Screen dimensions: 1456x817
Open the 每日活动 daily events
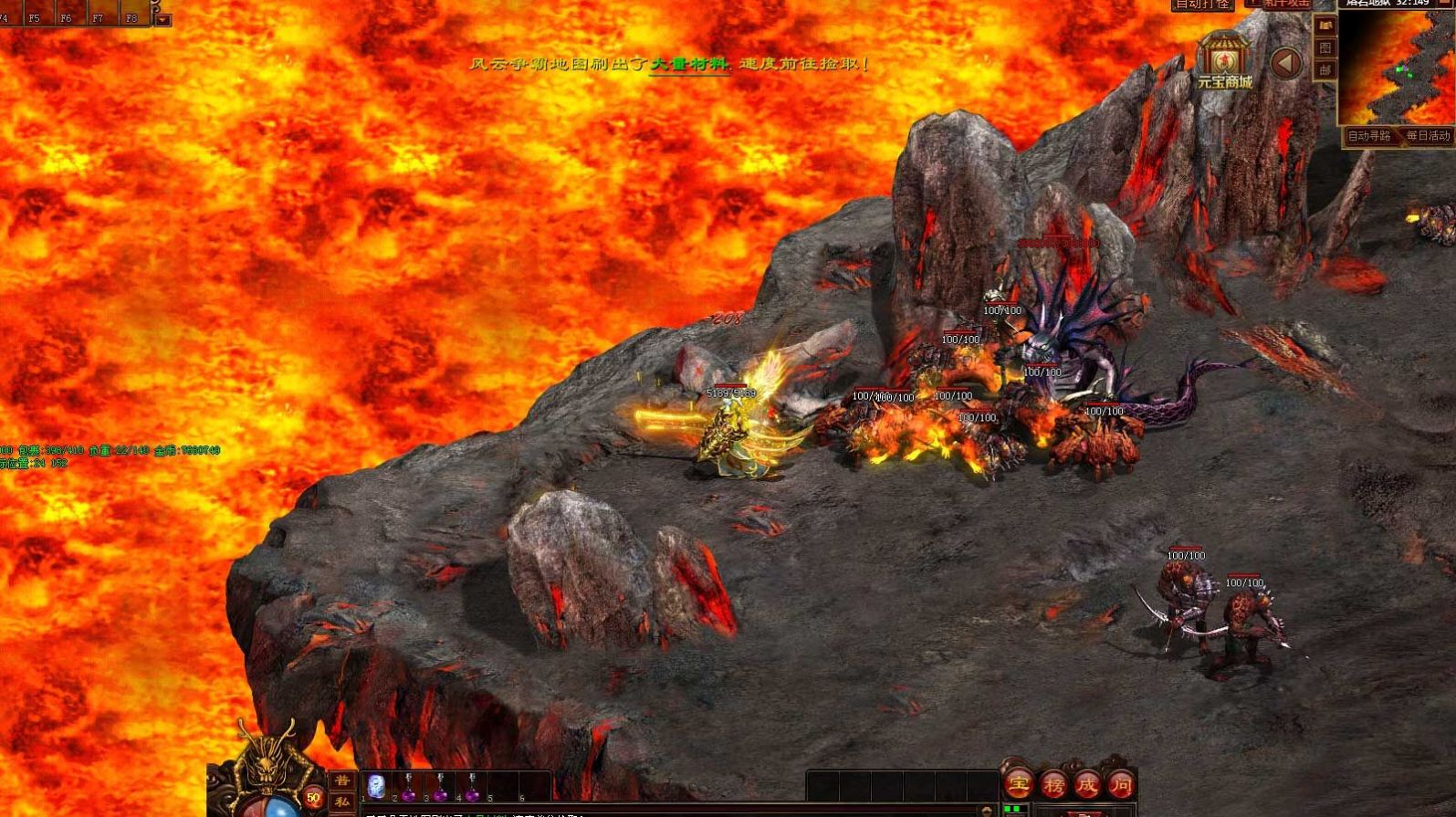tap(1428, 136)
